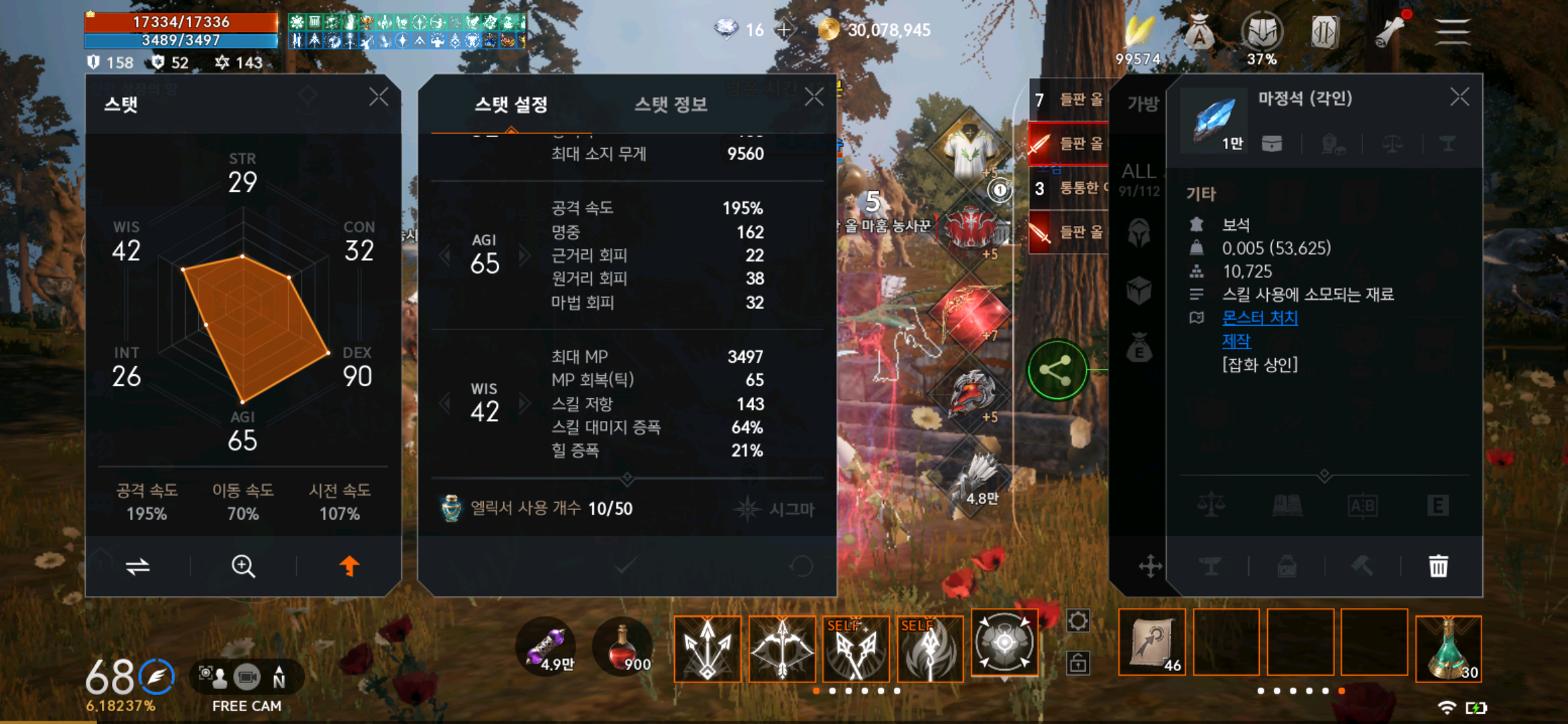Viewport: 1568px width, 724px height.
Task: Select the magnifier icon in the stat window
Action: pyautogui.click(x=243, y=566)
